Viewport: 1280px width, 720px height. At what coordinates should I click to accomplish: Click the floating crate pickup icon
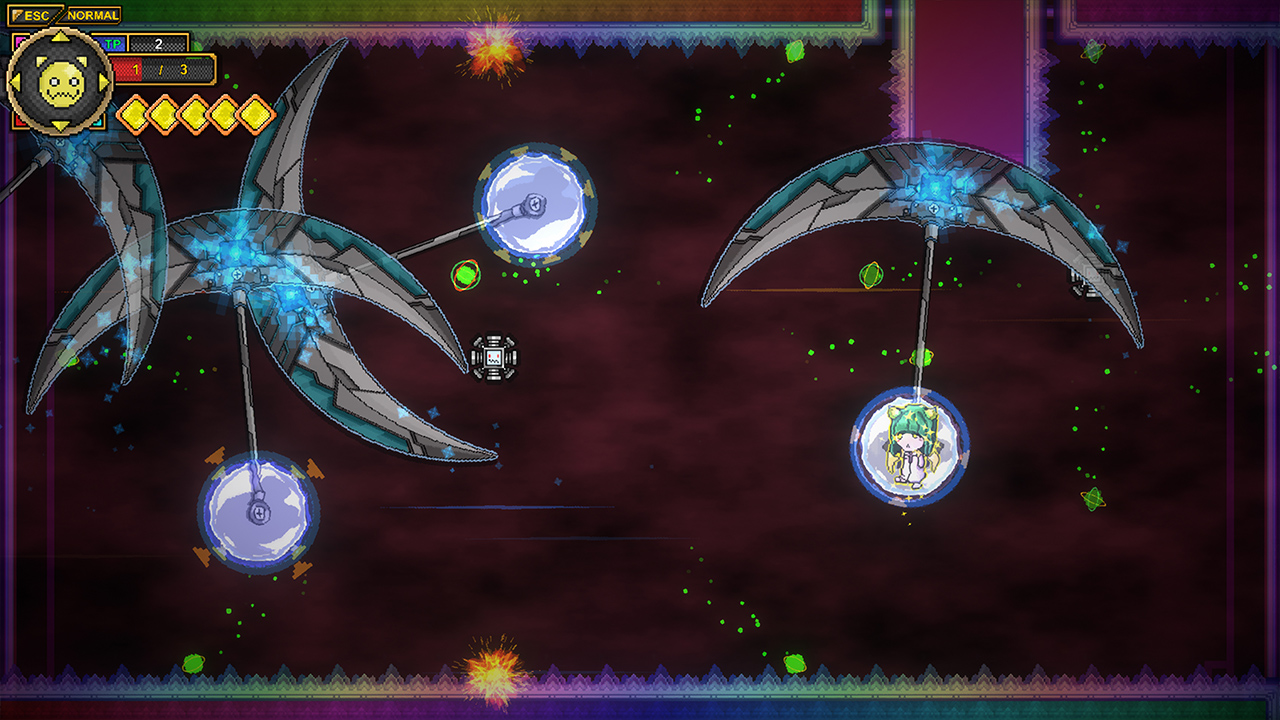click(493, 355)
